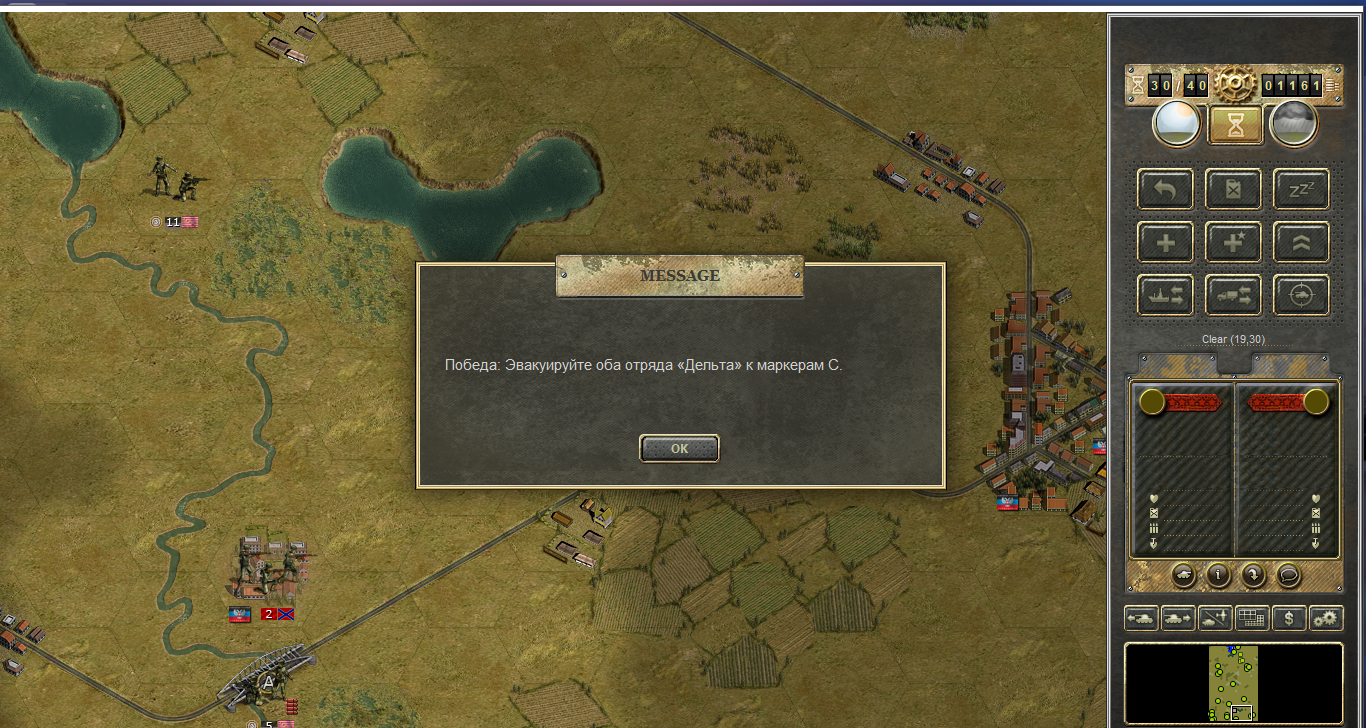
Task: Open the strategic map grid button
Action: coord(1252,618)
